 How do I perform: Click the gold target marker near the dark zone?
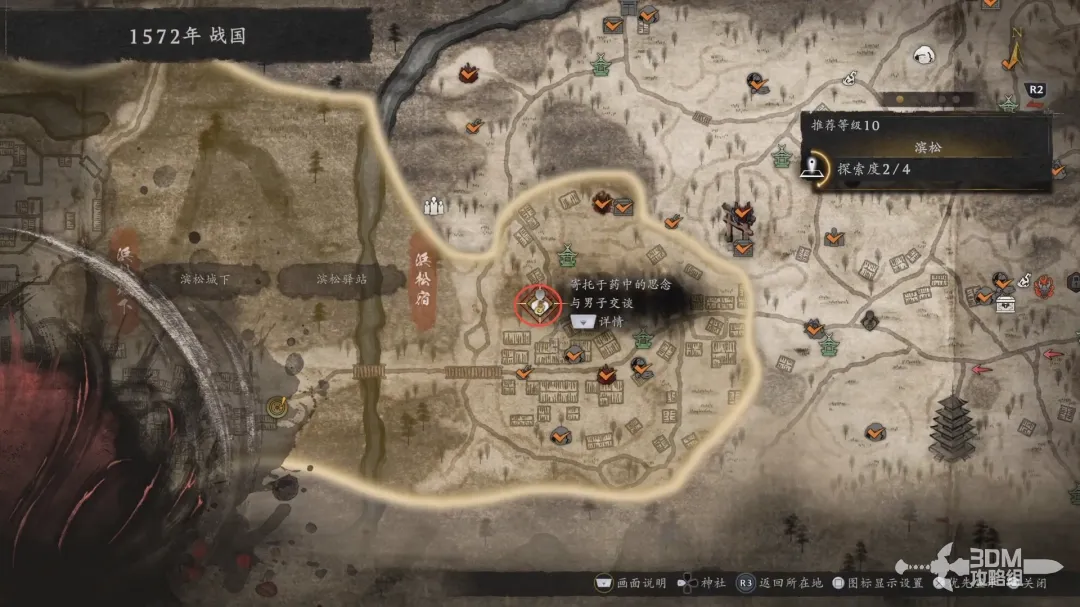277,405
